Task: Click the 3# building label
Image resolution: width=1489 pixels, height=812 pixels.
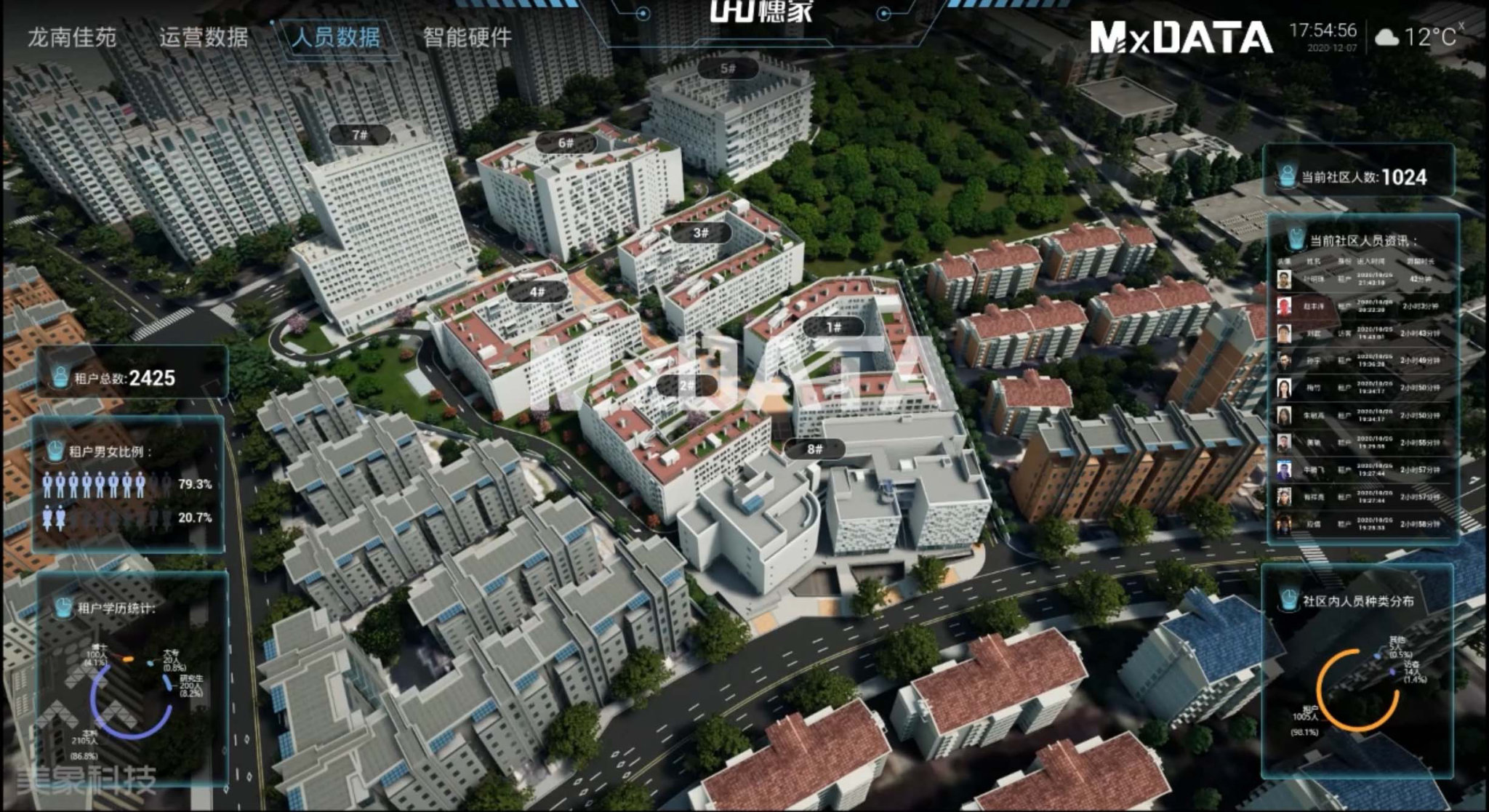Action: pyautogui.click(x=700, y=233)
